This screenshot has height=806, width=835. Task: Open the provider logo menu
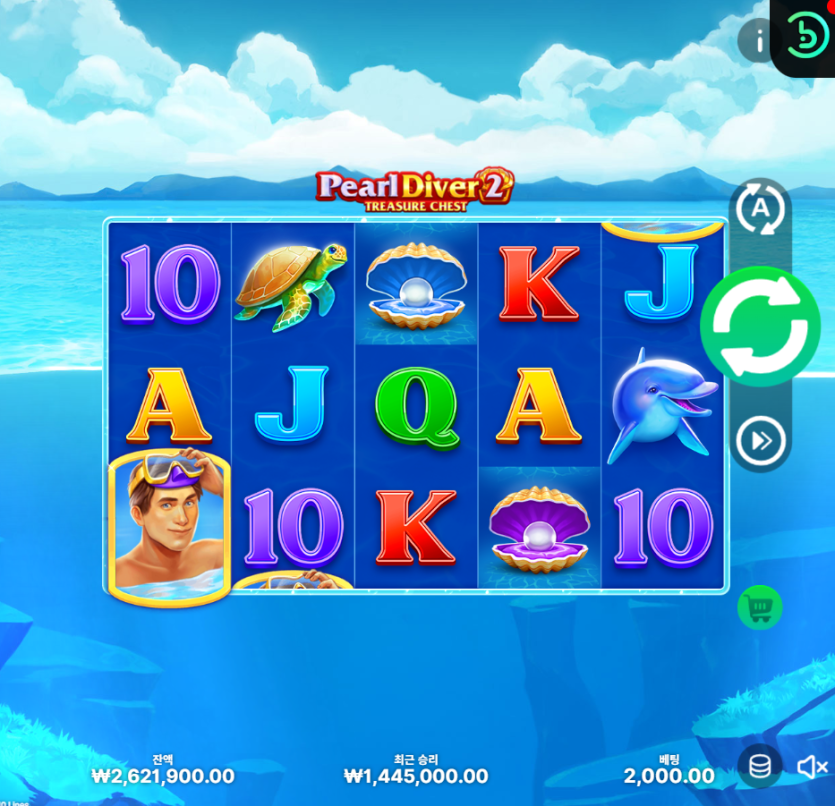coord(806,37)
